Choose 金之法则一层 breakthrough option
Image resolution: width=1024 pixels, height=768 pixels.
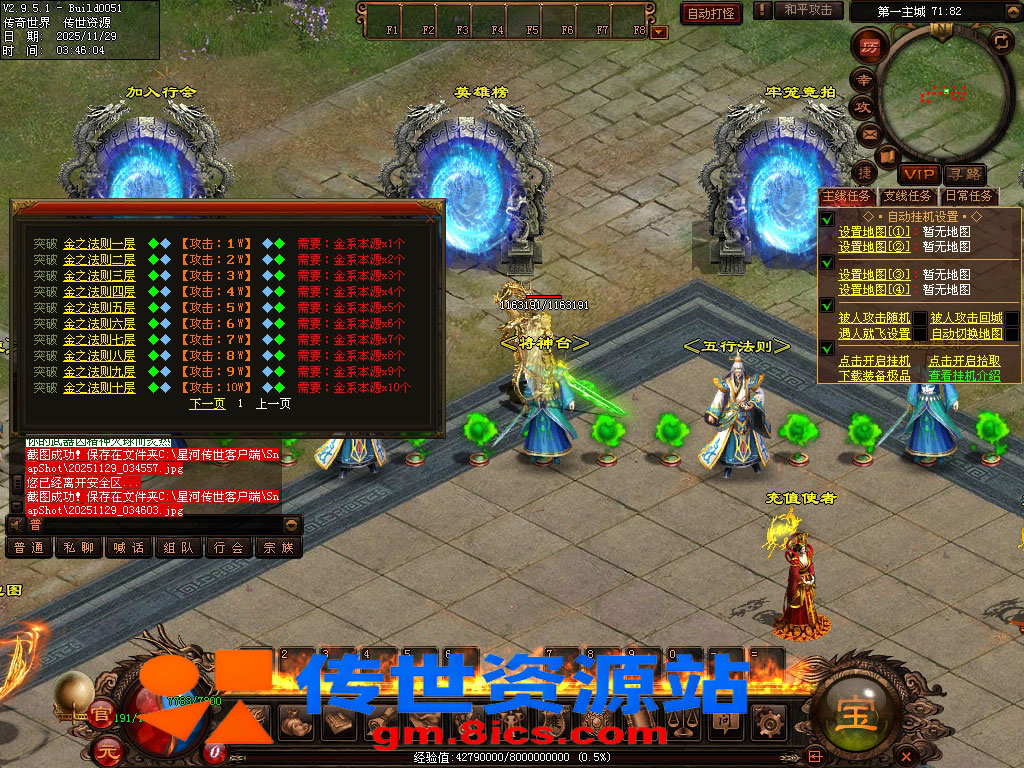click(x=99, y=243)
